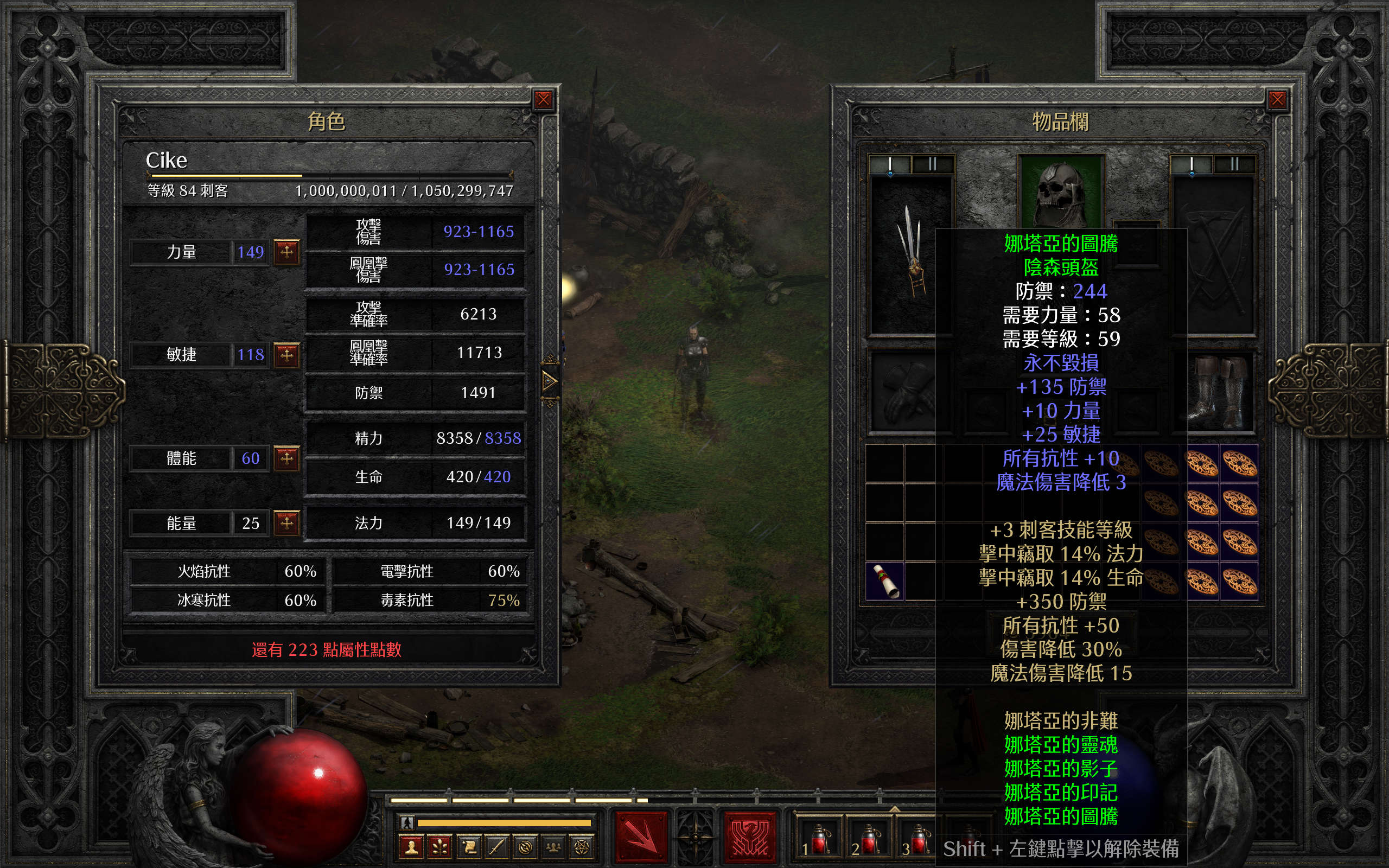Viewport: 1389px width, 868px height.
Task: Switch right hand to weapon set II
Action: point(1234,164)
